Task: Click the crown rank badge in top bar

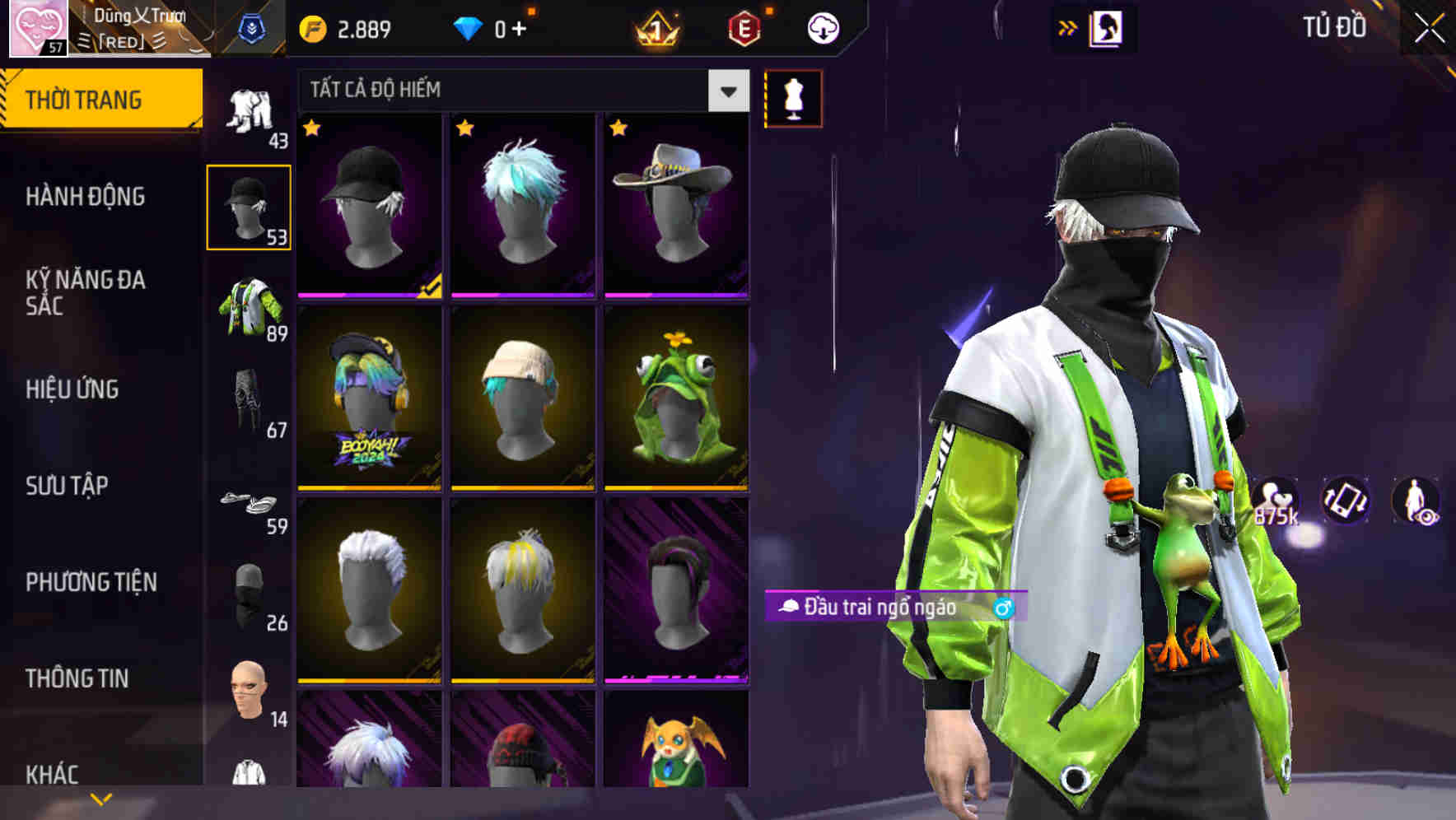Action: coord(656,27)
